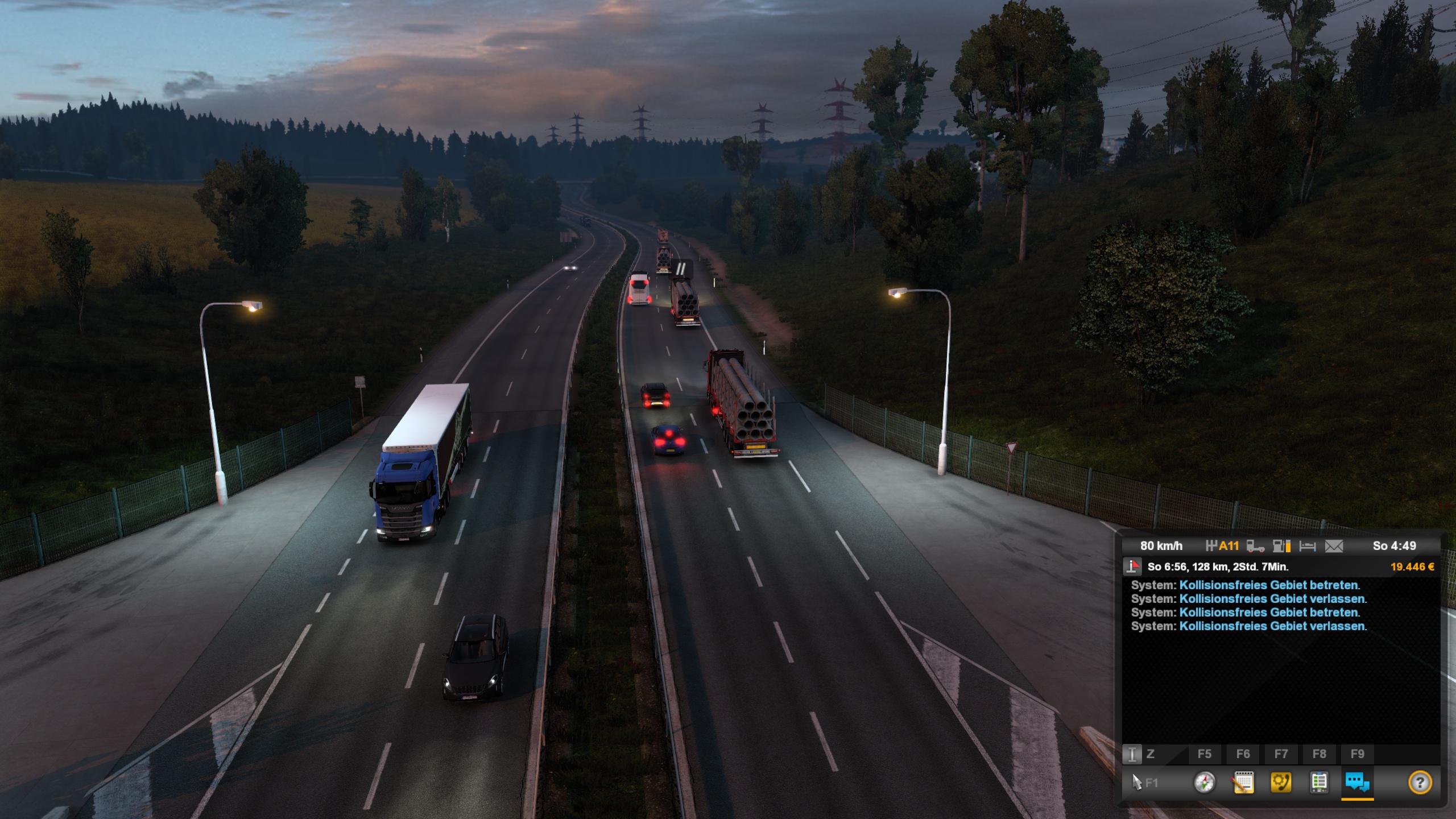This screenshot has width=1456, height=819.
Task: Show the truck info clipboard tab
Action: [1319, 783]
